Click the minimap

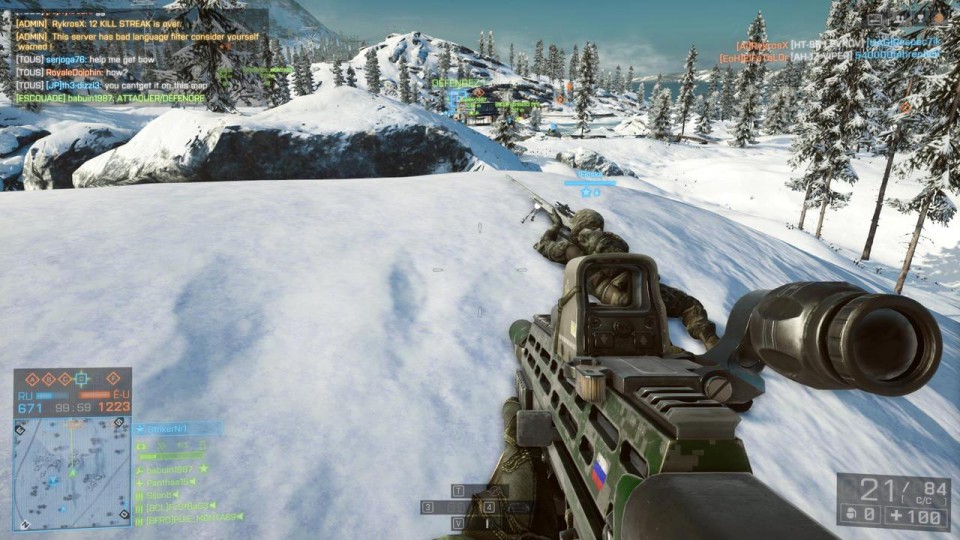(x=71, y=472)
